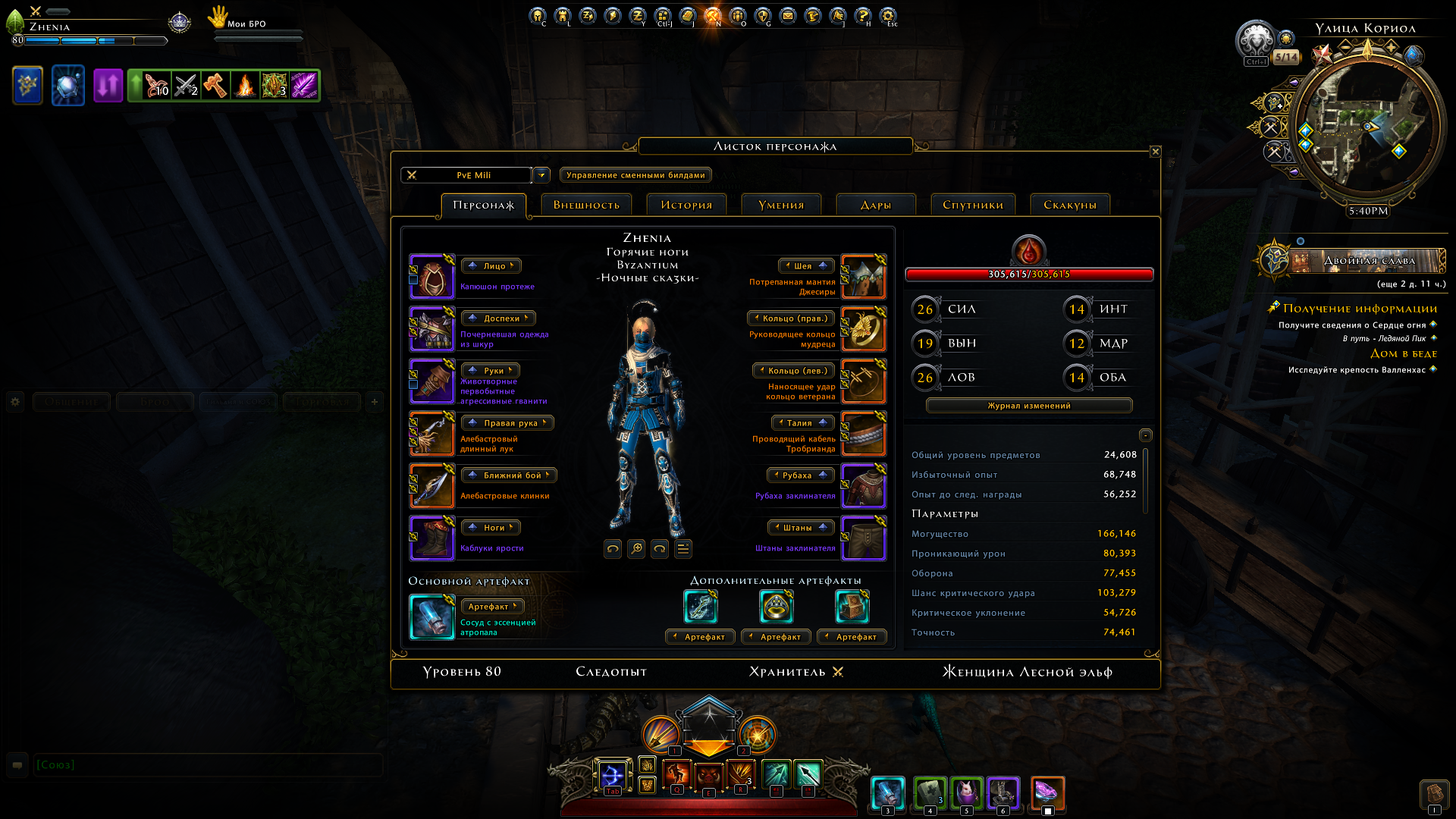This screenshot has height=819, width=1456.
Task: Show the Дары tab
Action: coord(876,205)
